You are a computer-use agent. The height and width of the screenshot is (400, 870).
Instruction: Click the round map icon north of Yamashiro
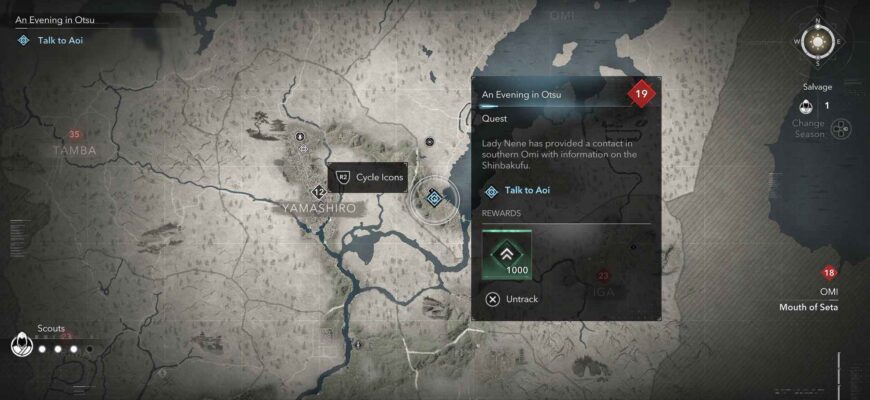pyautogui.click(x=301, y=134)
